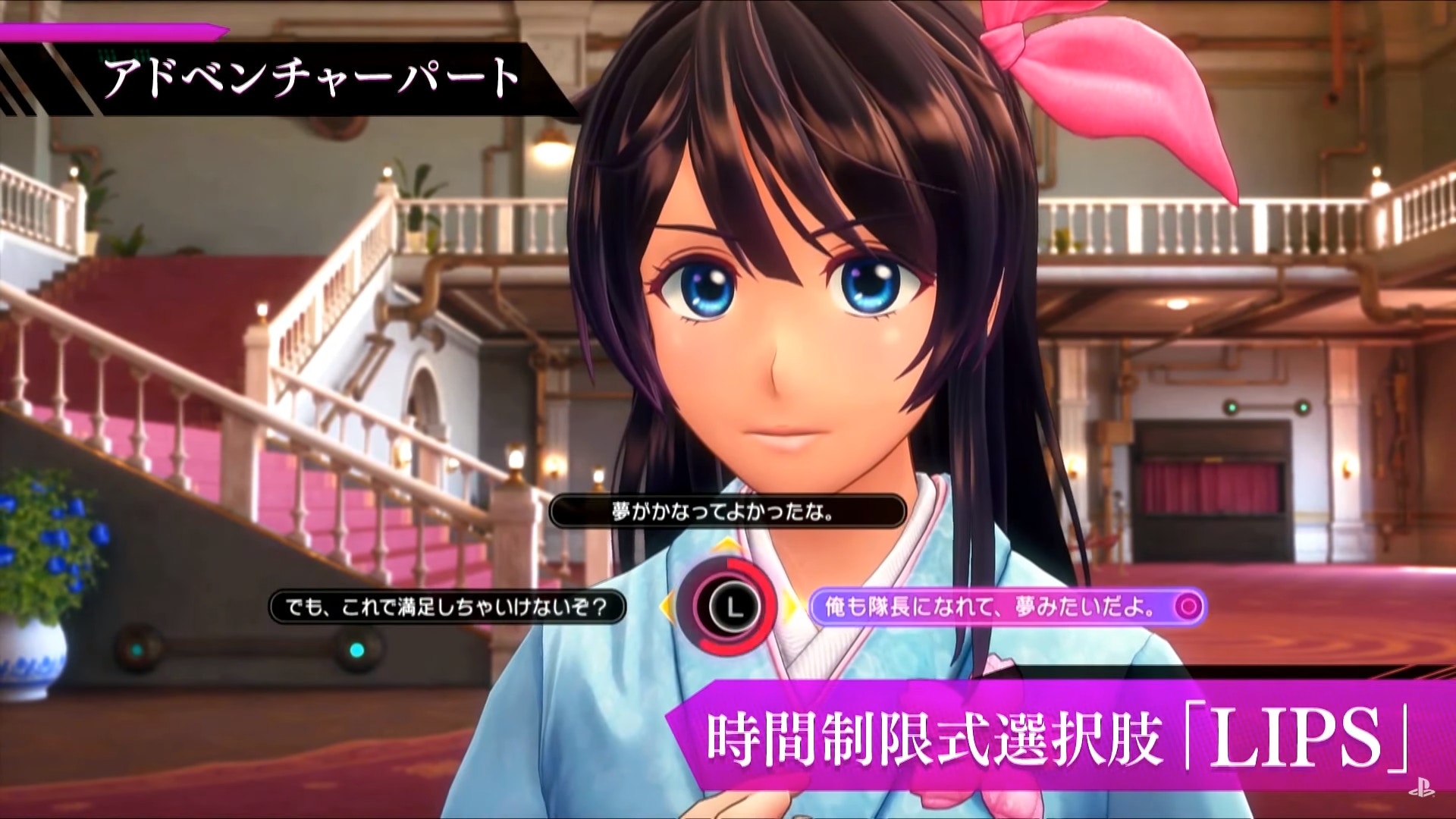This screenshot has width=1456, height=819.
Task: Click the yellow diamond left of the timer dial
Action: click(666, 607)
